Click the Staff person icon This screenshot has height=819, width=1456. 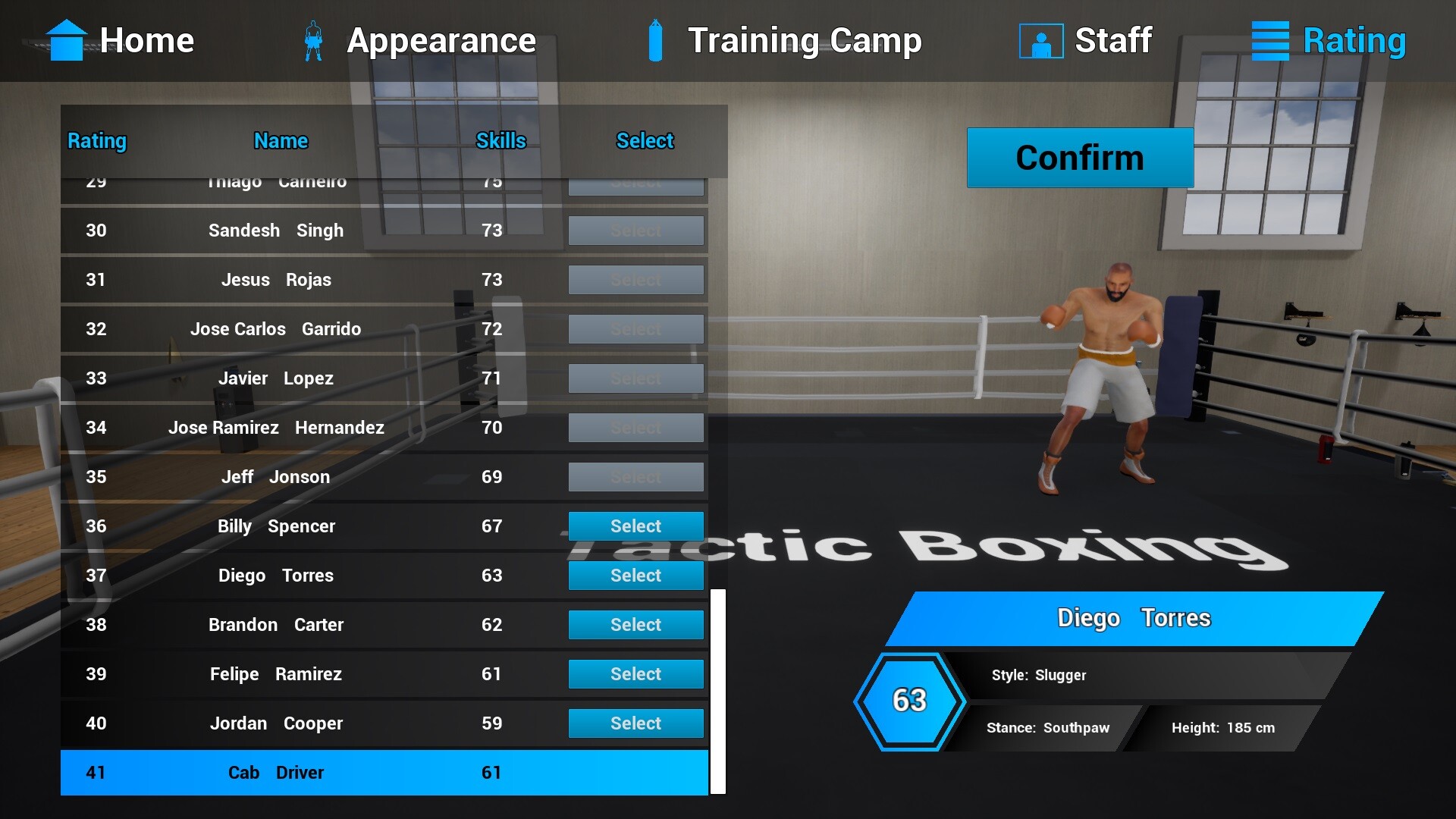(x=1041, y=40)
